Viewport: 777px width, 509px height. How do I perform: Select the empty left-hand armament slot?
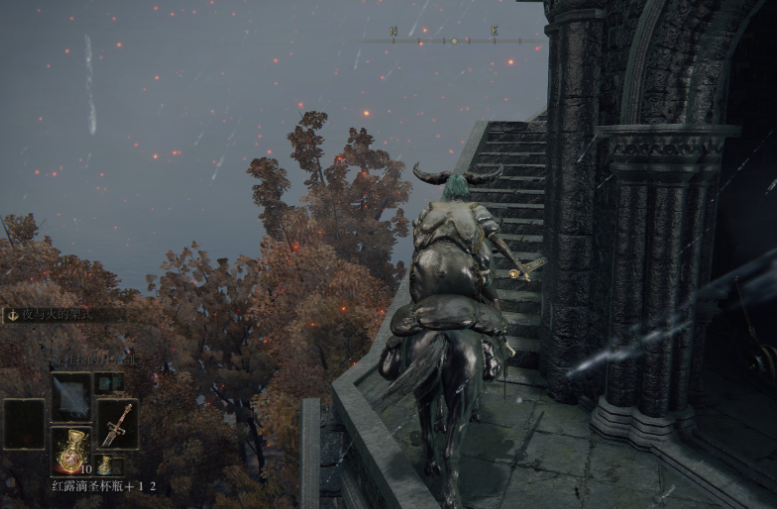(24, 424)
